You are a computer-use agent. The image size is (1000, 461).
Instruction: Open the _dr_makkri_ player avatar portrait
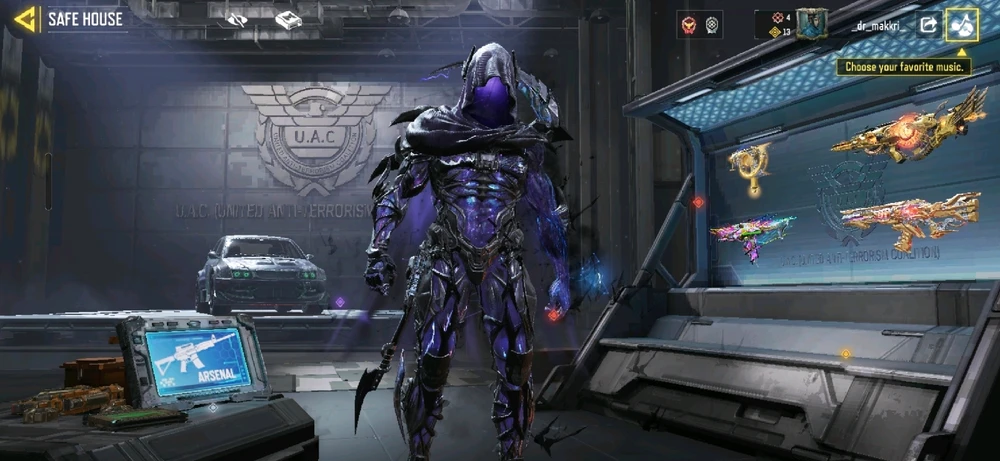811,23
